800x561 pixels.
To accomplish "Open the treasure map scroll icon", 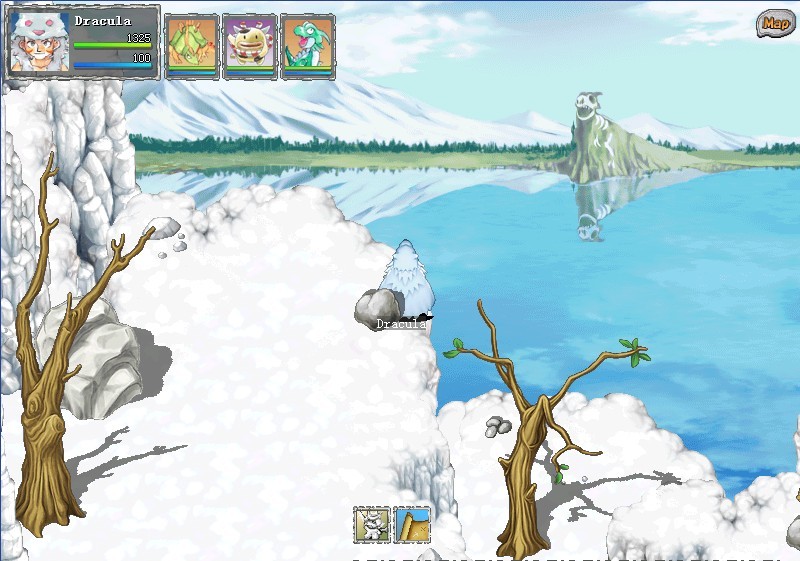I will (412, 524).
